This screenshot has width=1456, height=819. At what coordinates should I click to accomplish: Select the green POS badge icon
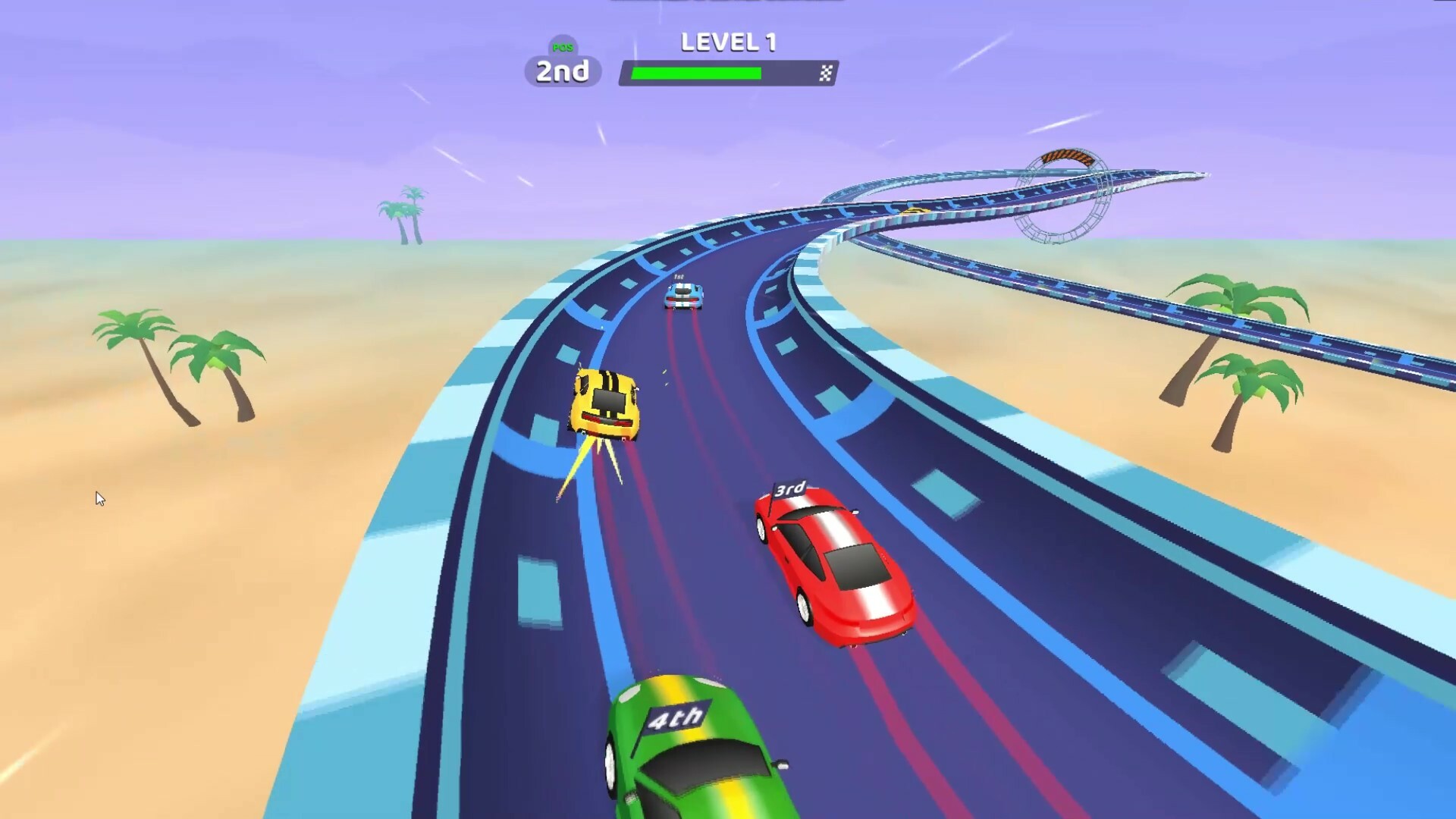(x=562, y=47)
